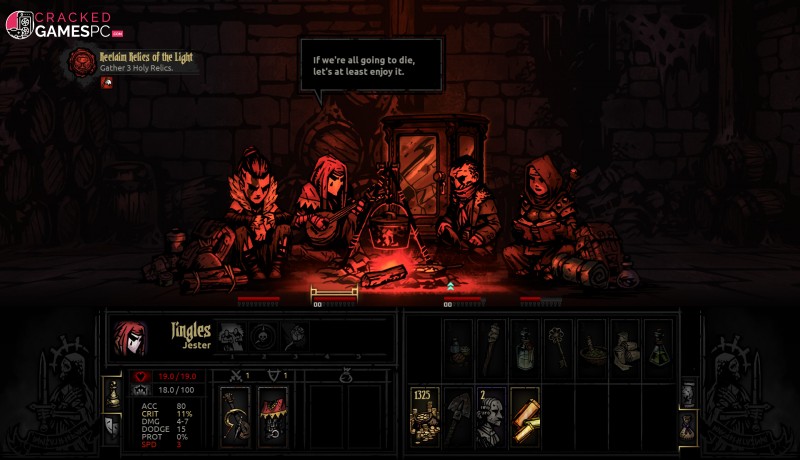Screen dimensions: 800x460
Task: Select the gold pile of 1325
Action: (x=424, y=413)
